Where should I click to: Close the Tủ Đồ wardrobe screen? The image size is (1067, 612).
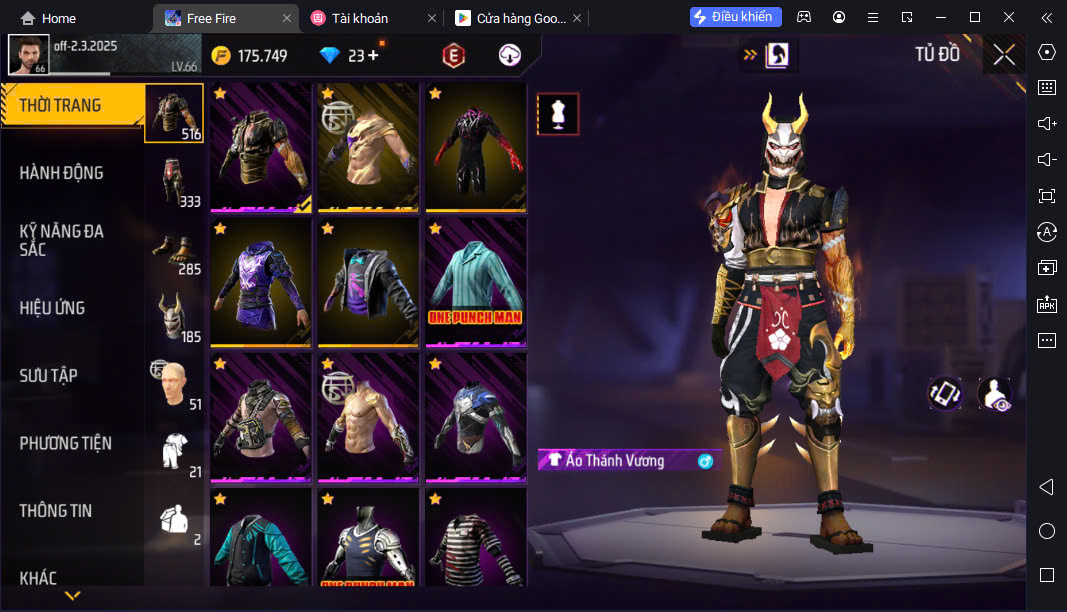1004,55
